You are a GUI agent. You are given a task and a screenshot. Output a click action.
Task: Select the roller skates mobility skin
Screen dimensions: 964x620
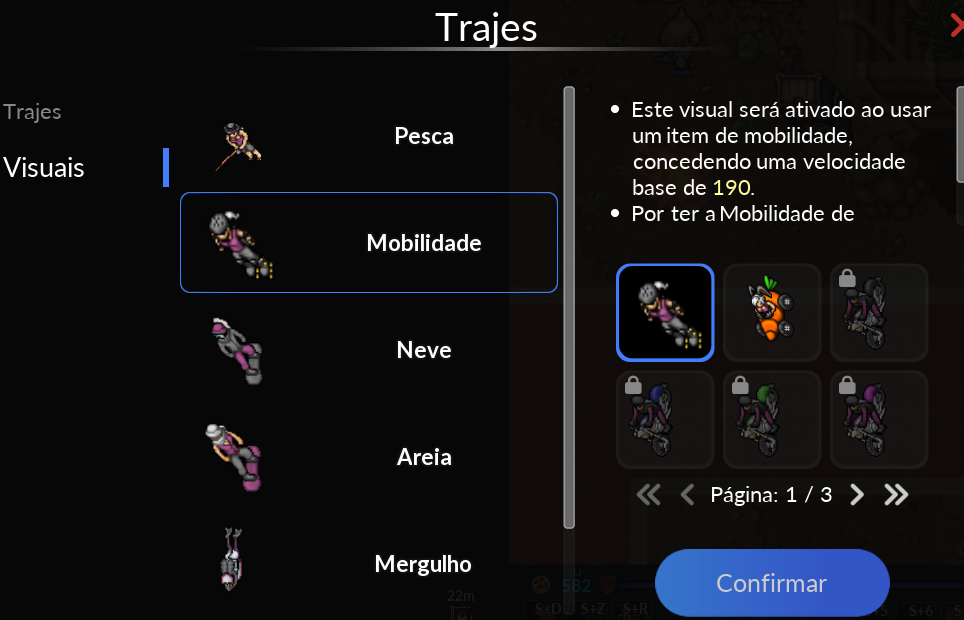tap(665, 312)
